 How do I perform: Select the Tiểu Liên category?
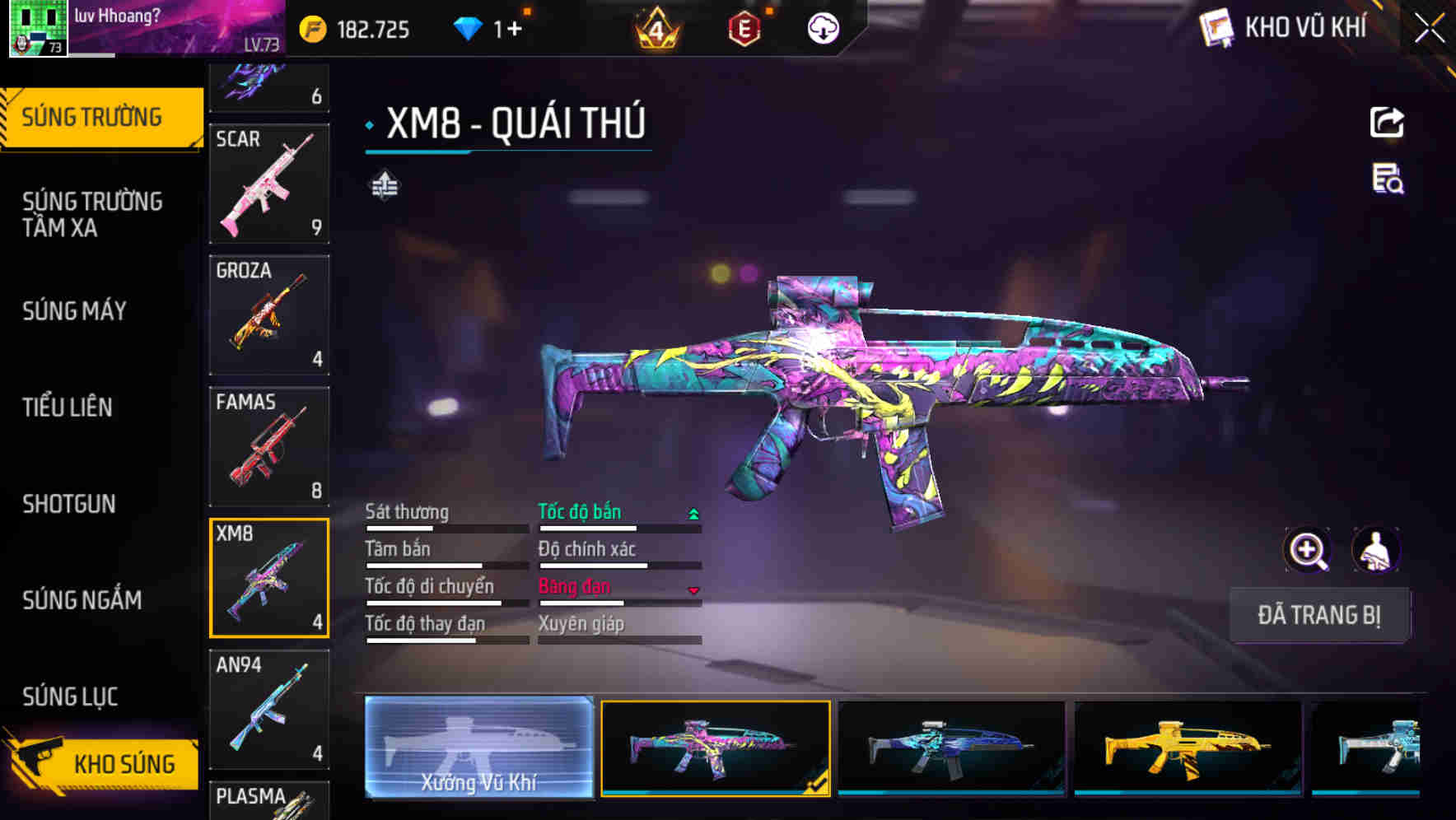coord(68,408)
